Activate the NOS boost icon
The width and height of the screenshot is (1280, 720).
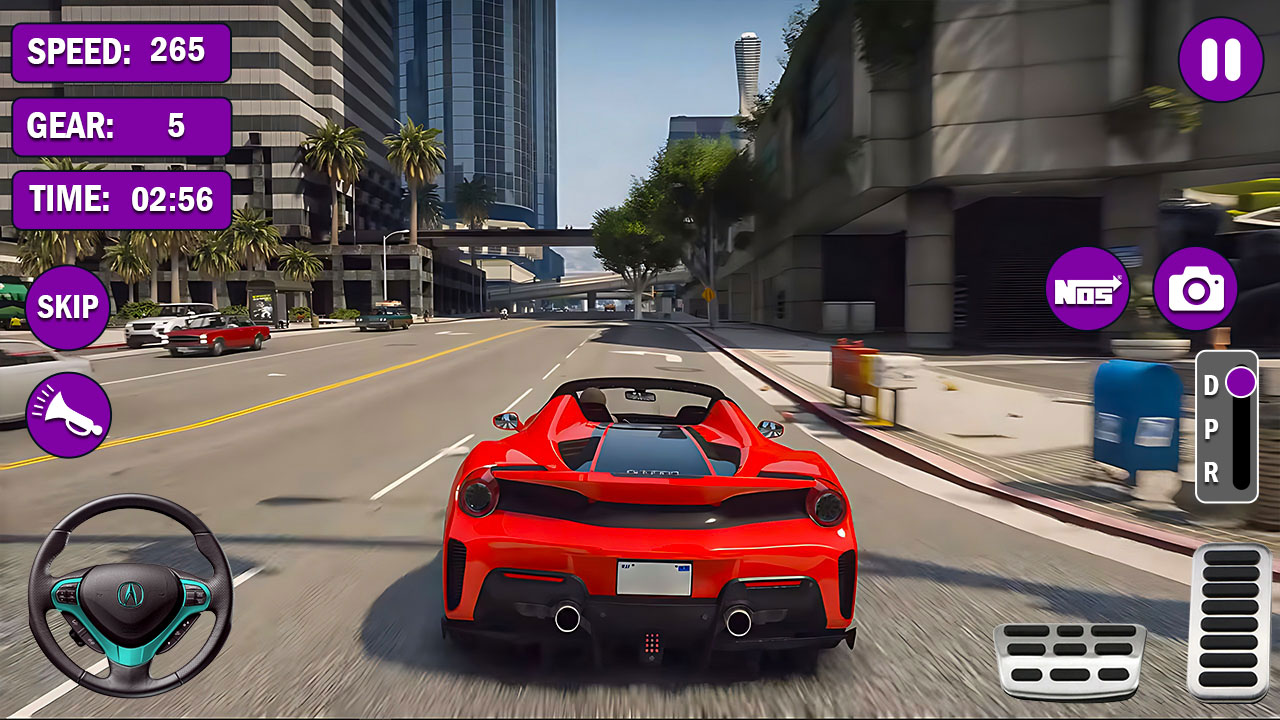click(1086, 290)
